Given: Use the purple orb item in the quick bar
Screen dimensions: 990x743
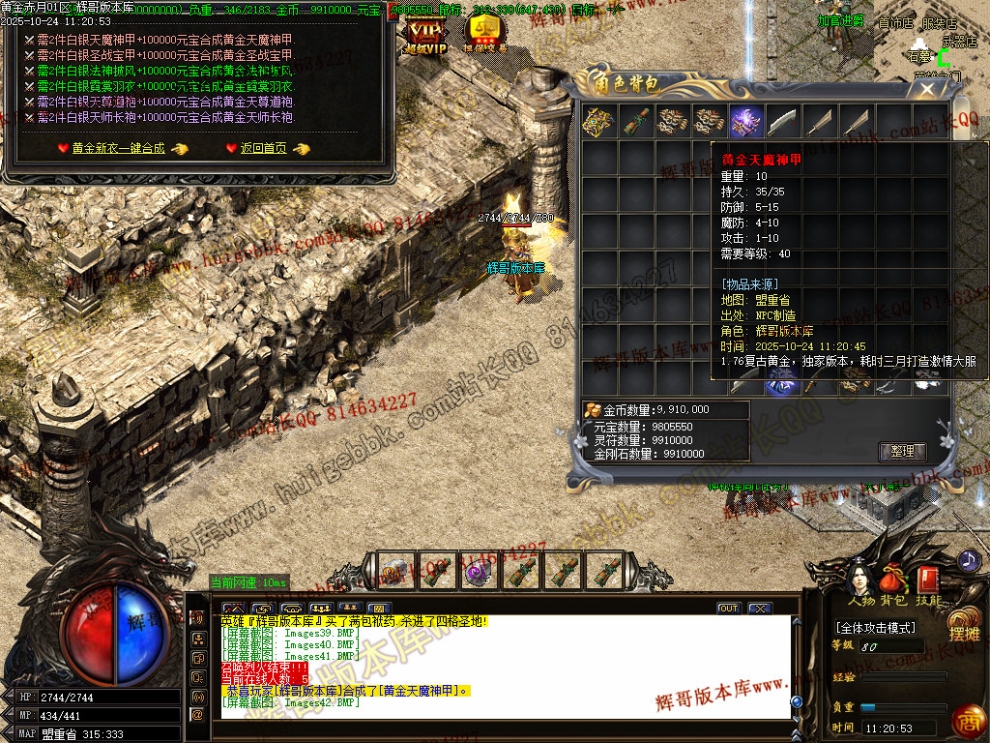Looking at the screenshot, I should [x=474, y=572].
